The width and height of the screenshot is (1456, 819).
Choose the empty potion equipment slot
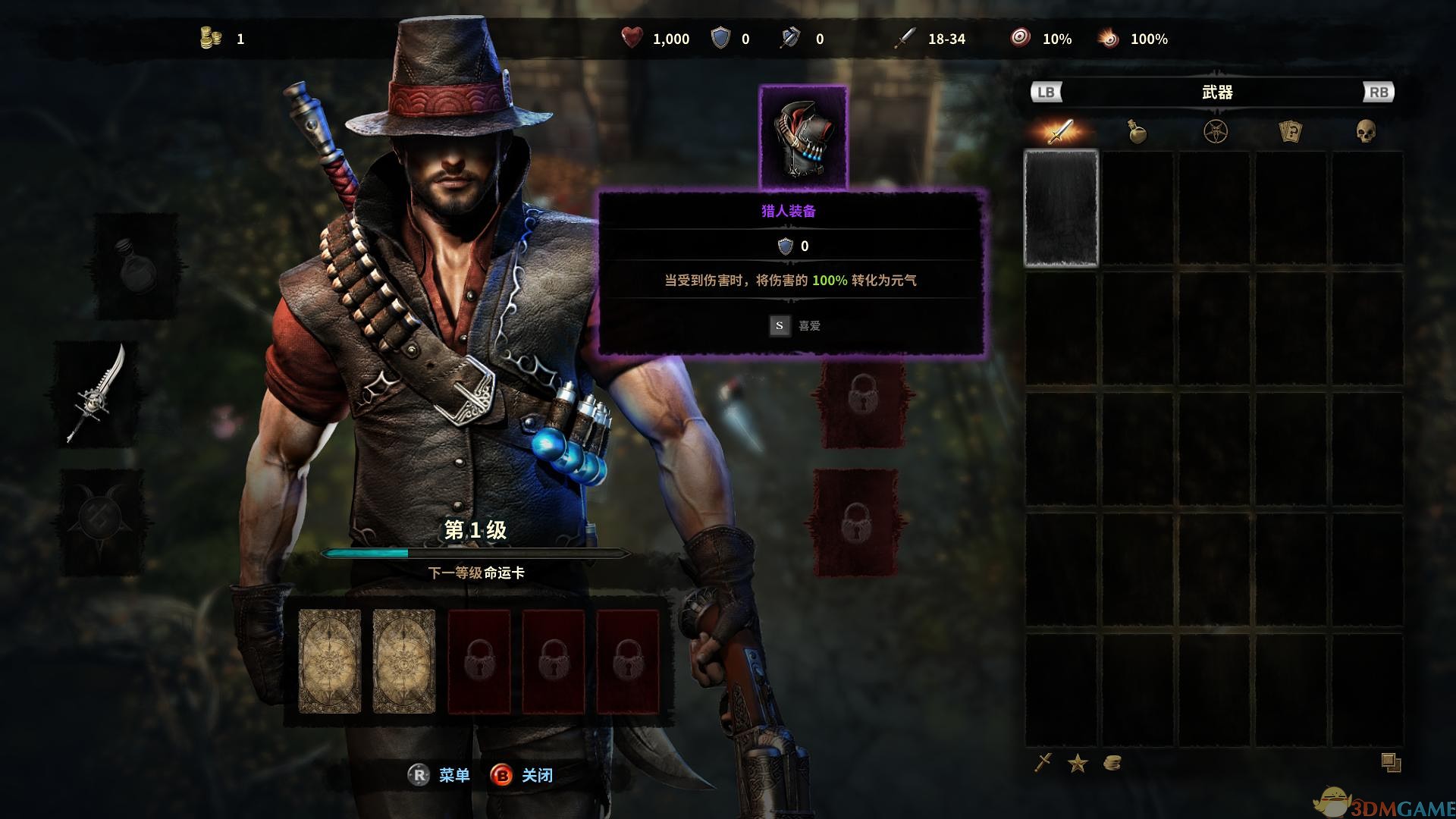[x=136, y=265]
